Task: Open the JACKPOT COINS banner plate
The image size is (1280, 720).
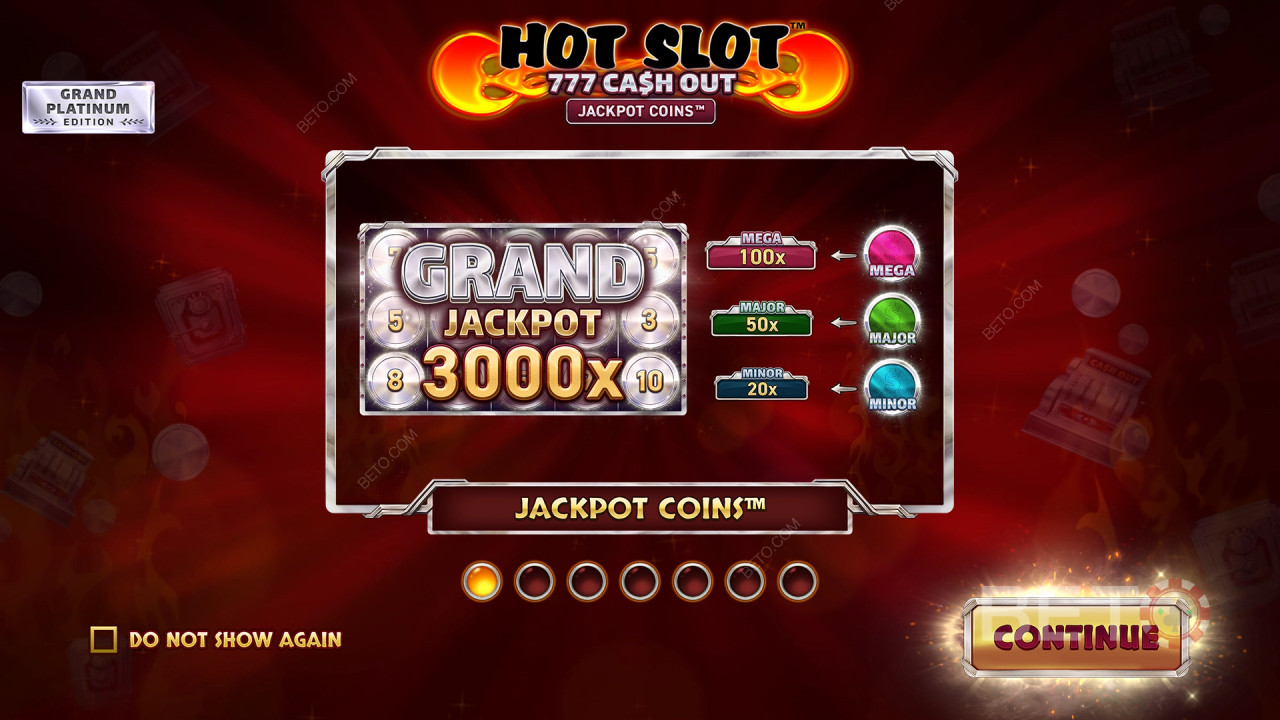Action: [640, 507]
